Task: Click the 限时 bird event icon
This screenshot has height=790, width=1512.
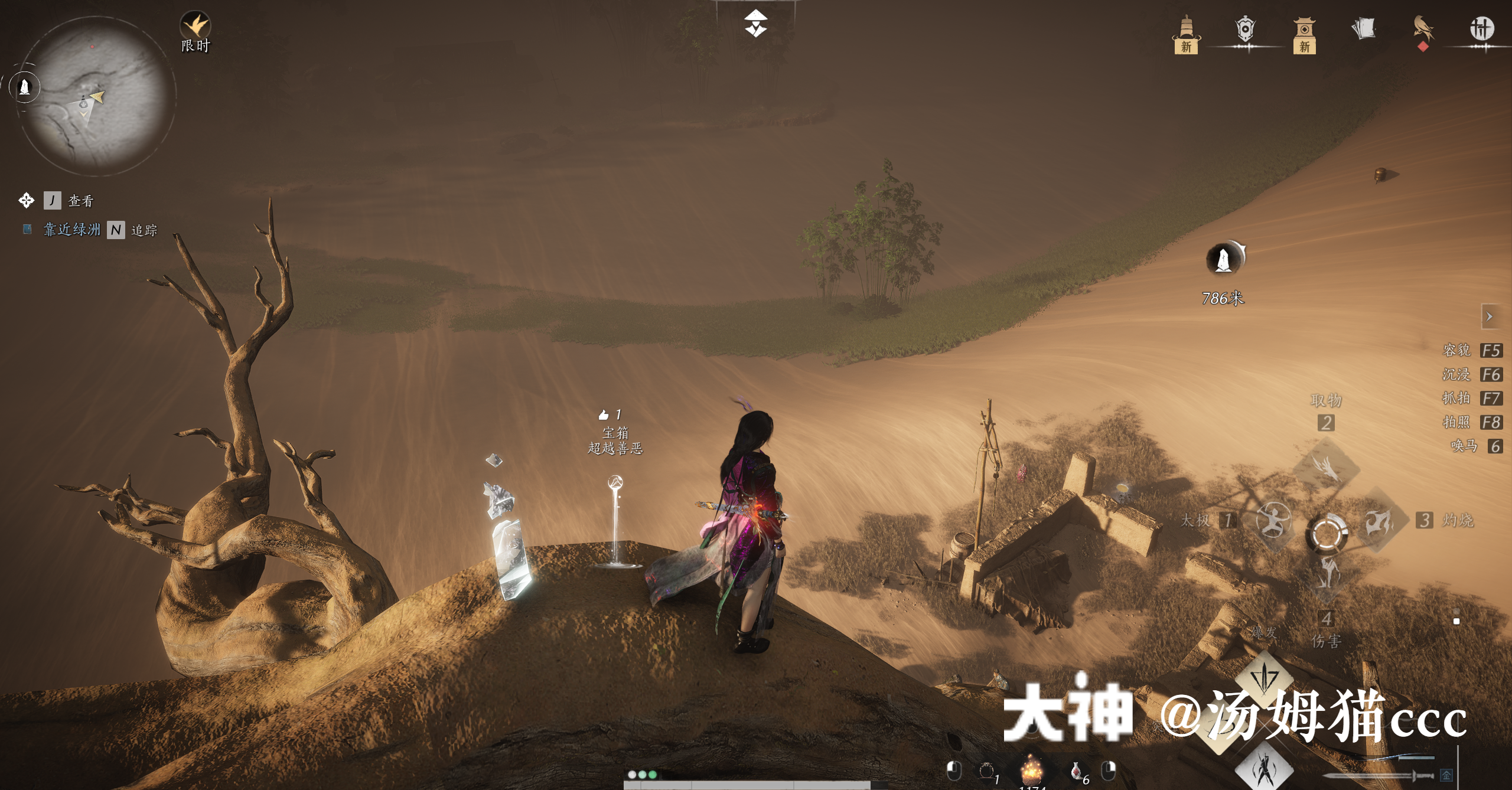Action: coord(195,24)
